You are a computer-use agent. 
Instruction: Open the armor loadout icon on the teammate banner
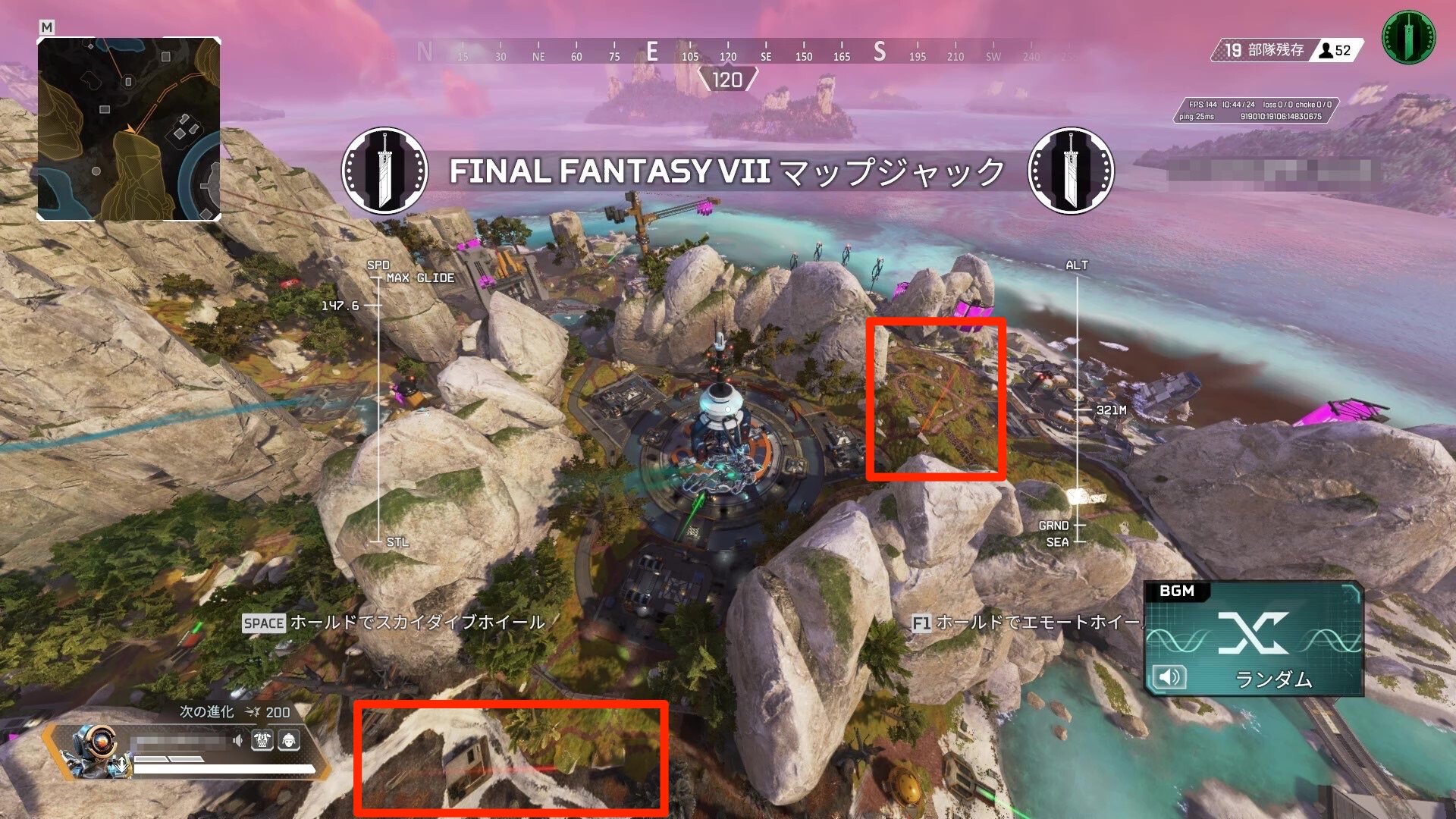(262, 739)
